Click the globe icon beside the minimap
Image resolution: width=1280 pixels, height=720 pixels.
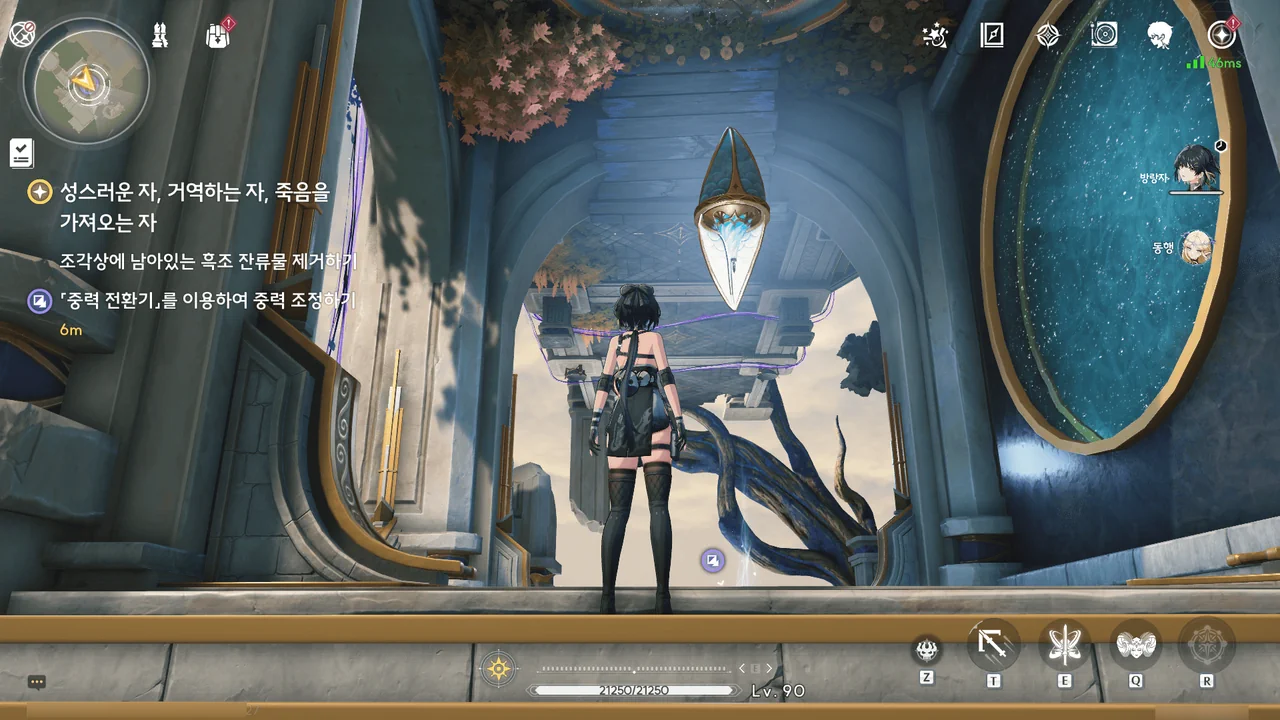coord(21,34)
